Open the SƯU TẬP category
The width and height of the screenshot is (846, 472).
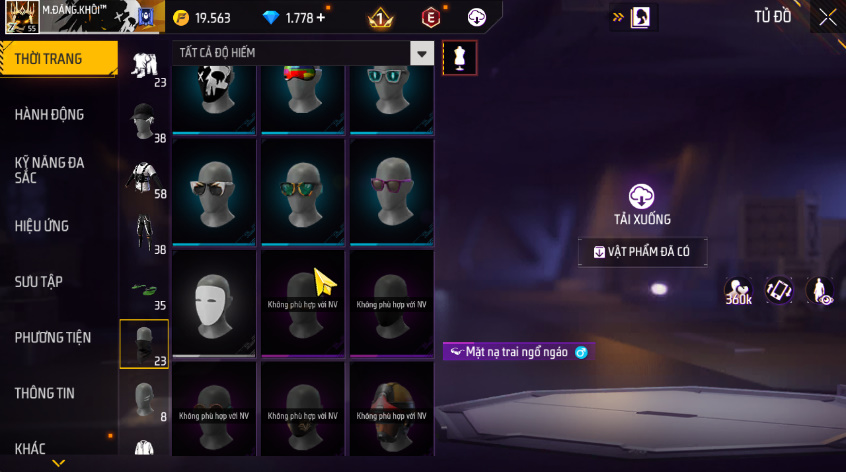[39, 281]
